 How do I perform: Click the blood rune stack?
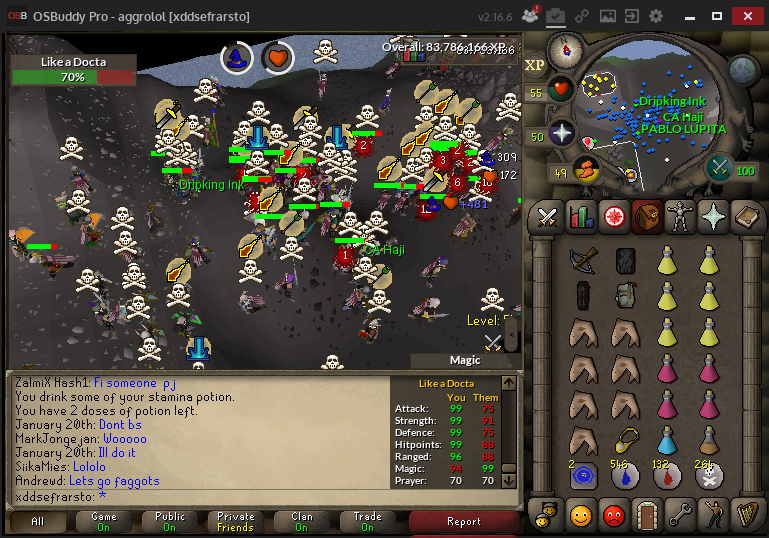point(667,477)
